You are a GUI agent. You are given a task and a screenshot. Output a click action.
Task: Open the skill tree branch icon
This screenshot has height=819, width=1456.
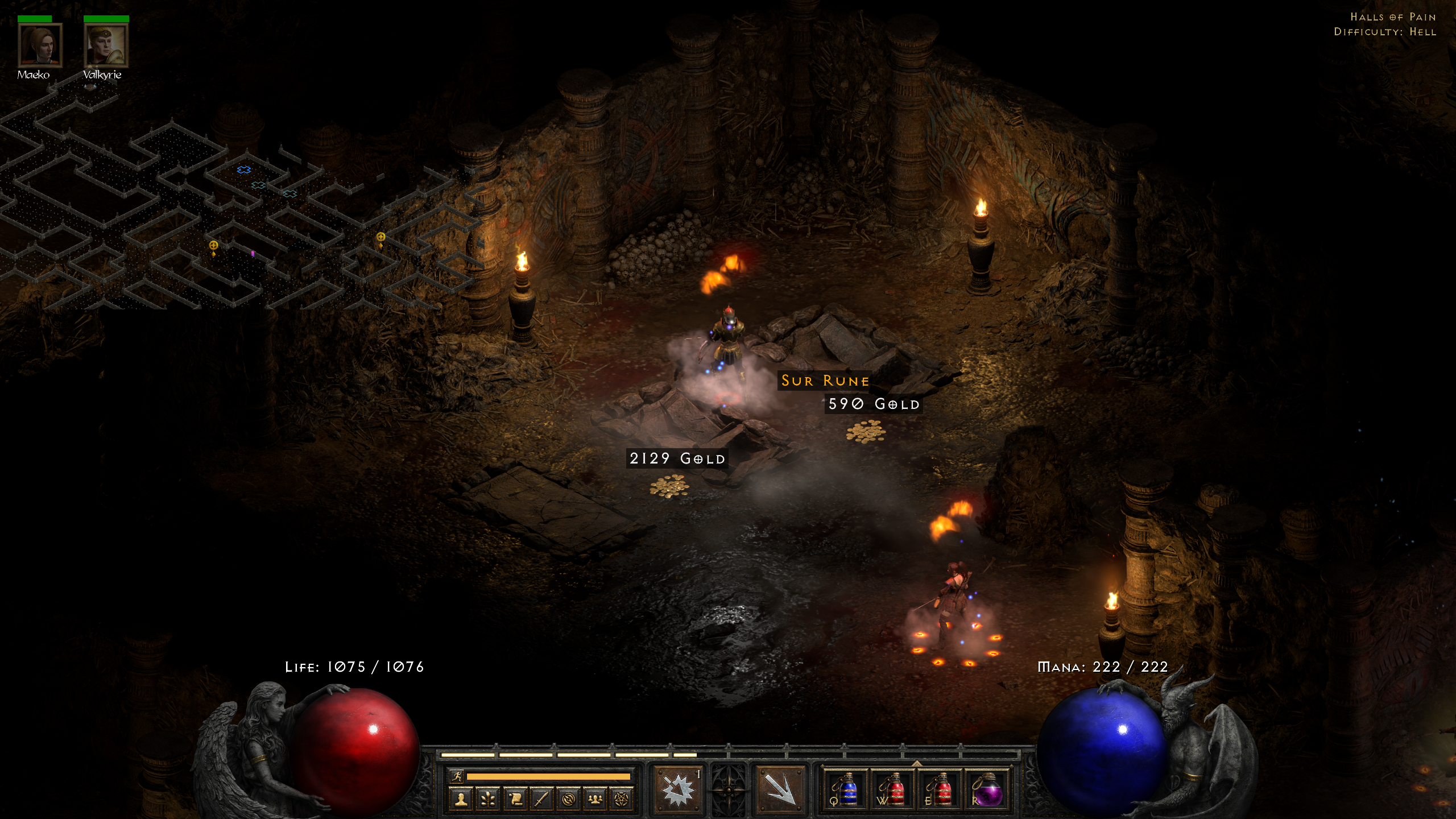[488, 800]
